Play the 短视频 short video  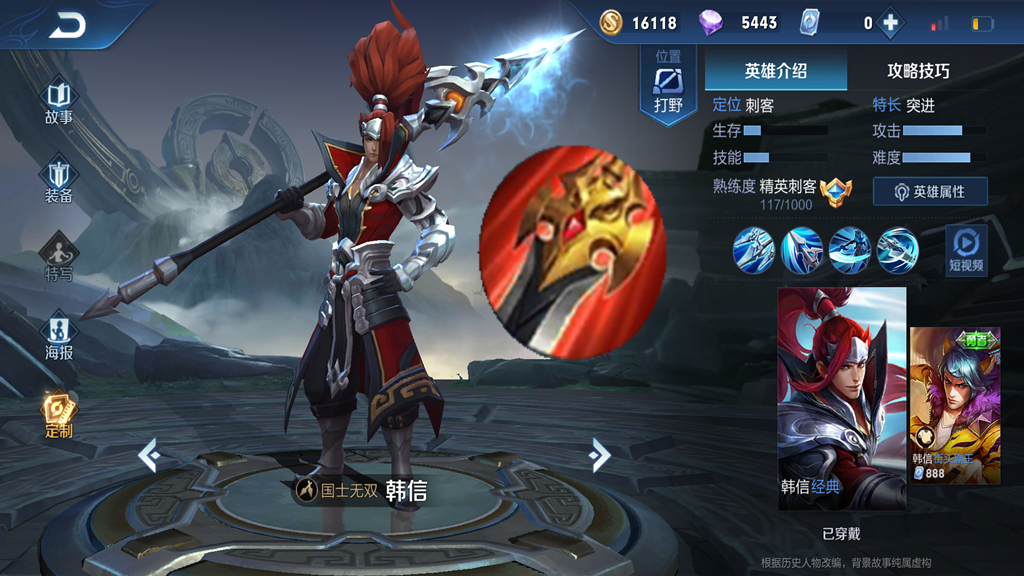[966, 250]
